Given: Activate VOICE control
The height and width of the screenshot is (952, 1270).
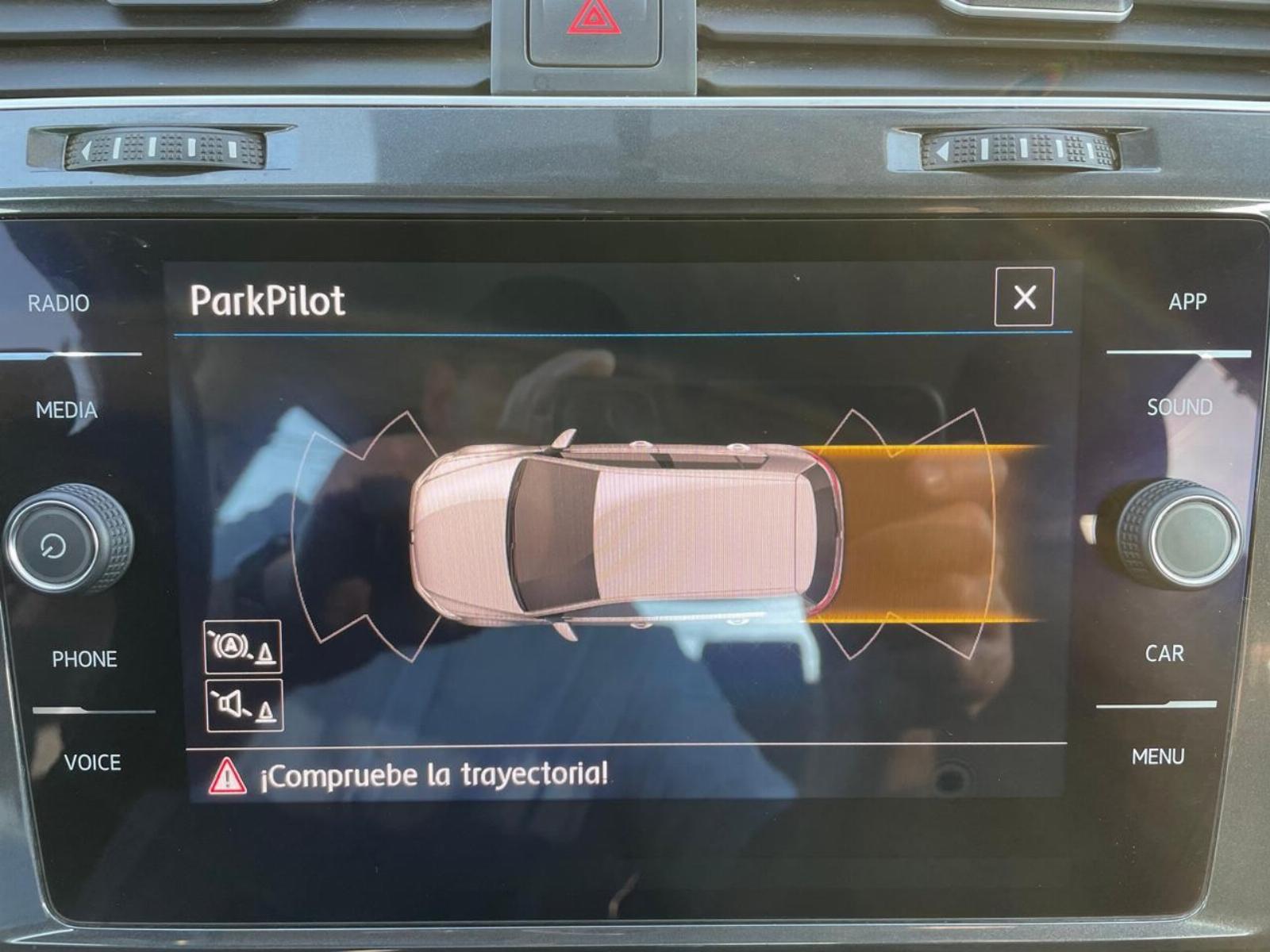Looking at the screenshot, I should (x=92, y=762).
